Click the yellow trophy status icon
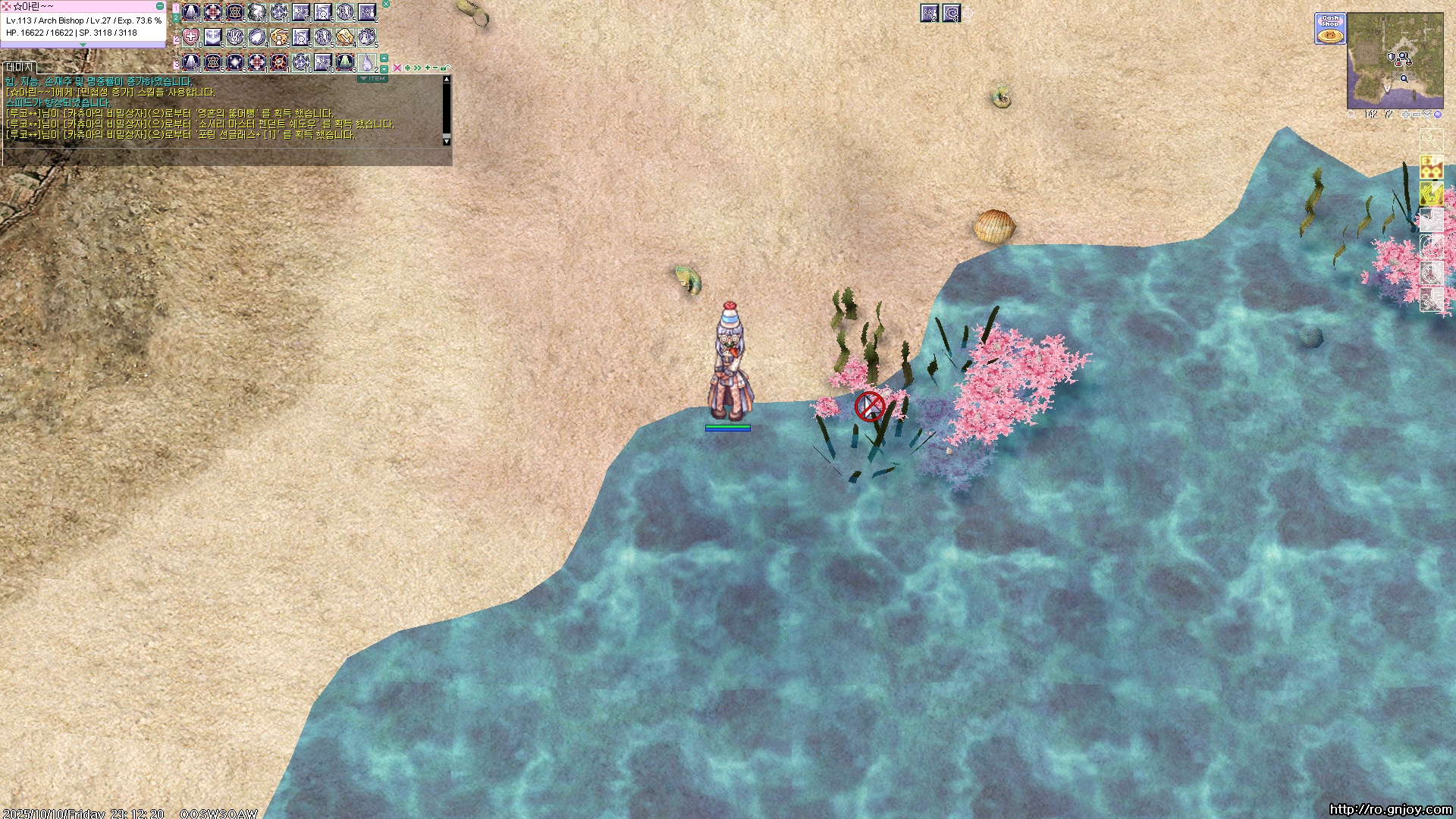 pos(1431,193)
